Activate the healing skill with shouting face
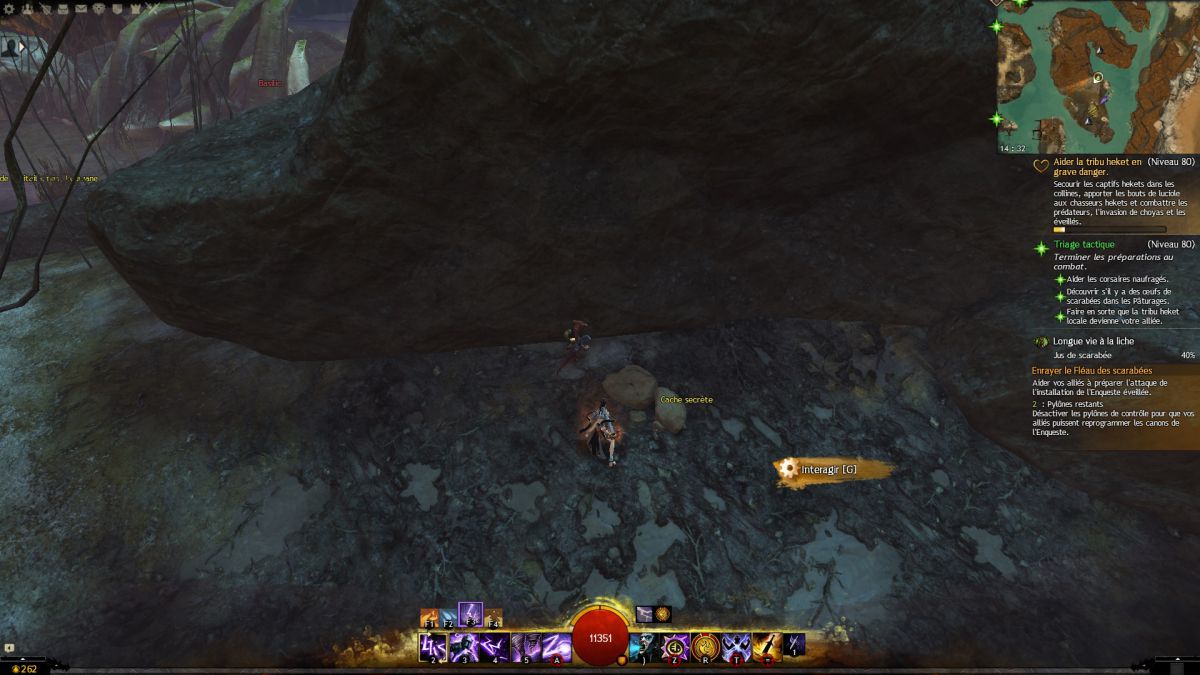The height and width of the screenshot is (675, 1200). point(645,647)
